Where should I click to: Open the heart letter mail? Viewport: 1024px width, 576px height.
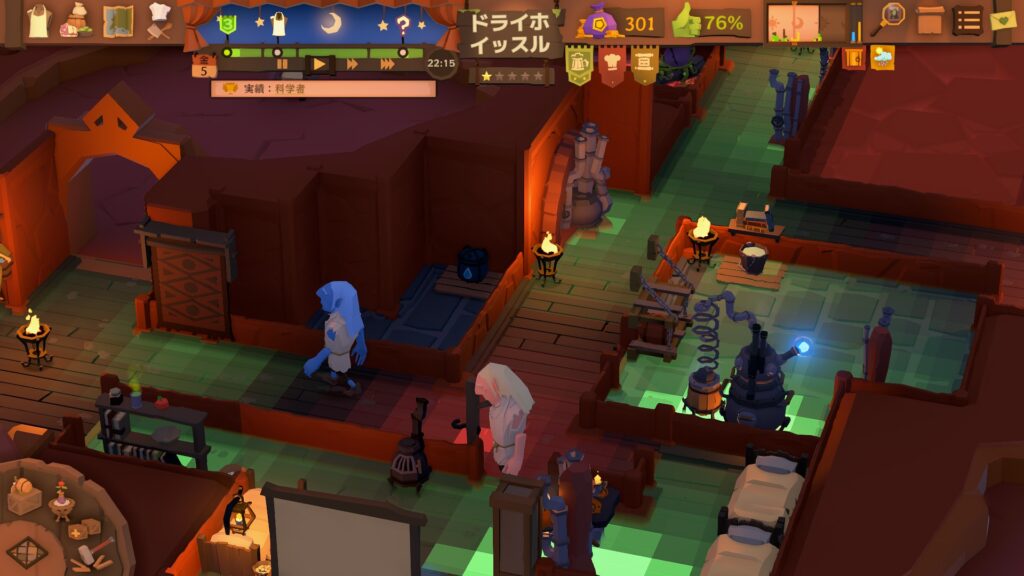click(1003, 19)
